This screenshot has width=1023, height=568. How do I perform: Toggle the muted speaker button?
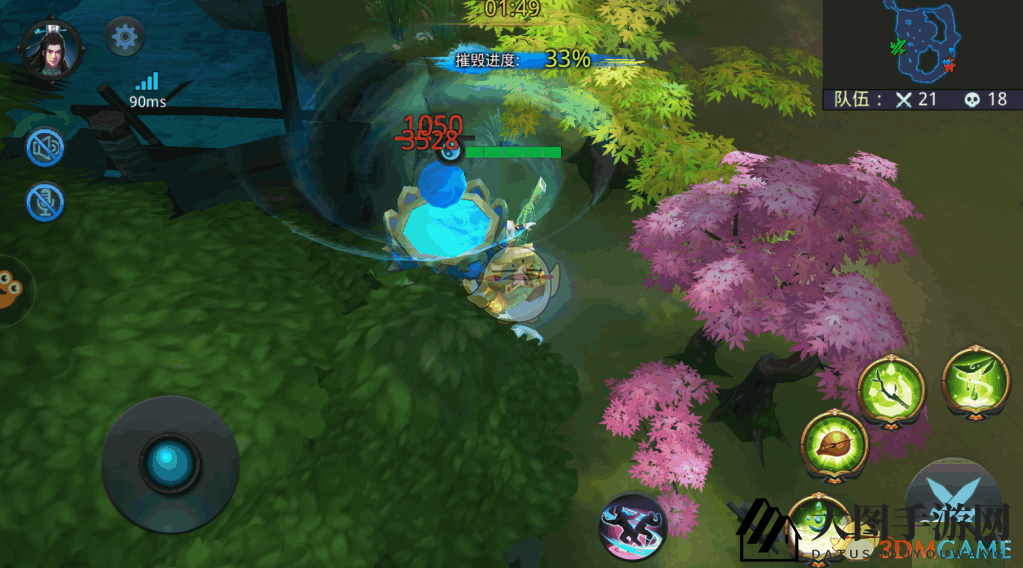[x=45, y=148]
